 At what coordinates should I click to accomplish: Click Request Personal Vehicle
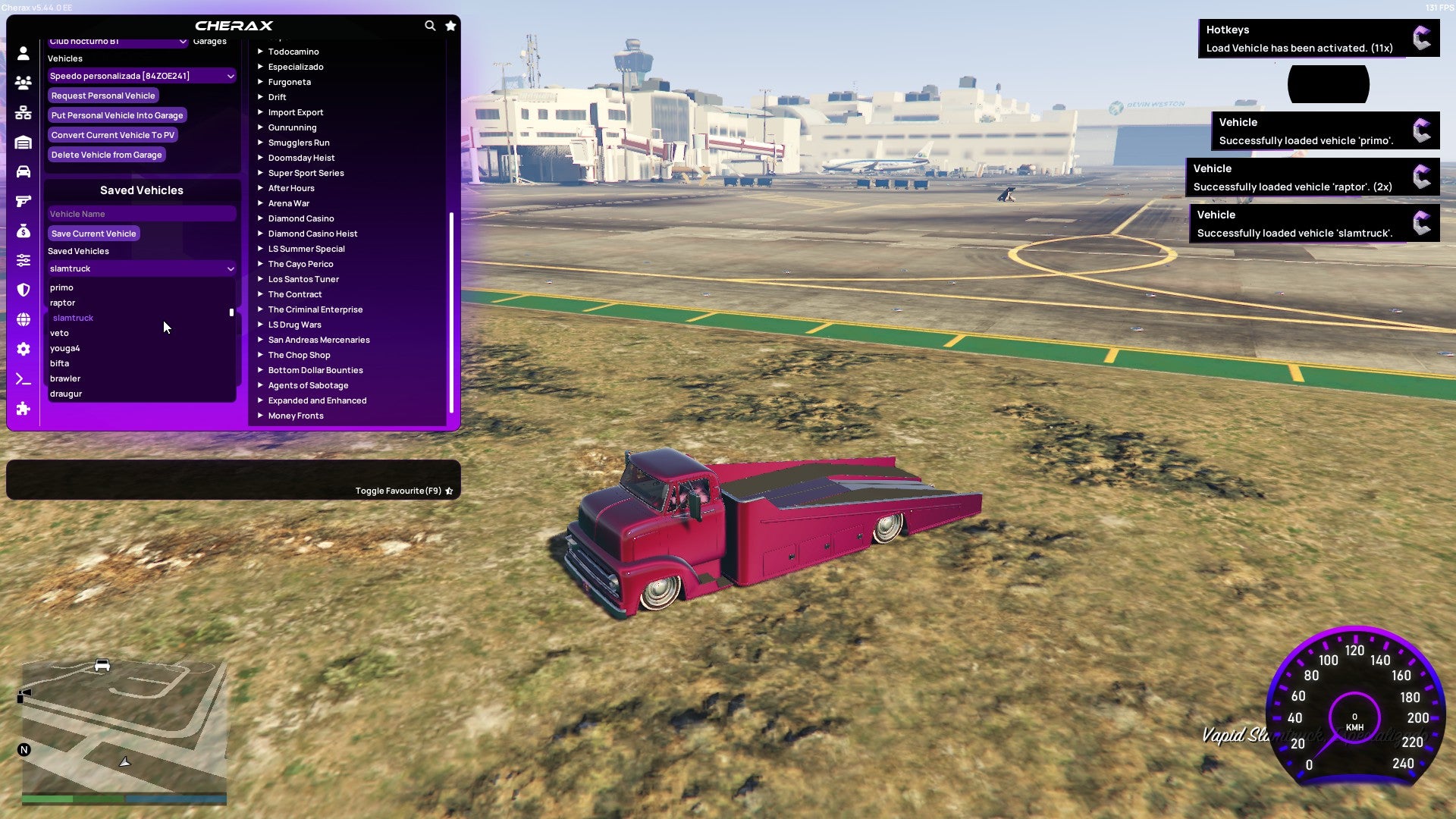[x=103, y=96]
